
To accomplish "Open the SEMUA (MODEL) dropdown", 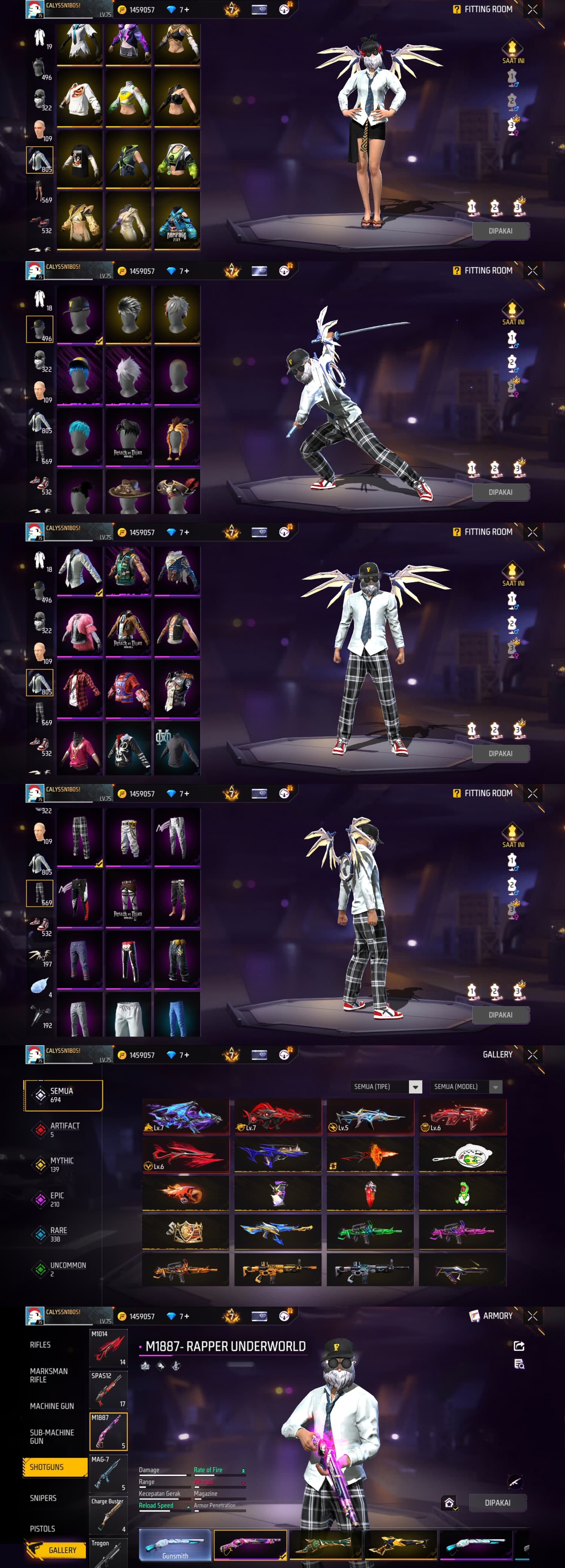I will coord(466,1087).
